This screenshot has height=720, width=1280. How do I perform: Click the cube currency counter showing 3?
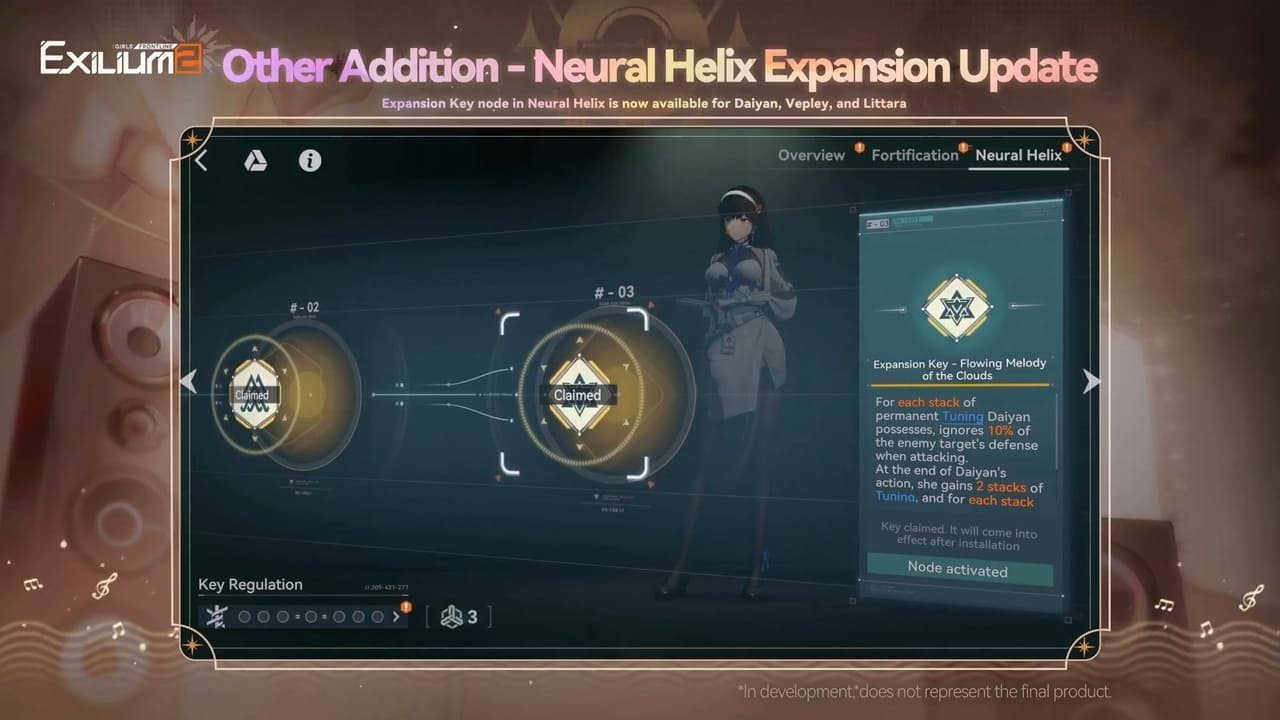459,617
